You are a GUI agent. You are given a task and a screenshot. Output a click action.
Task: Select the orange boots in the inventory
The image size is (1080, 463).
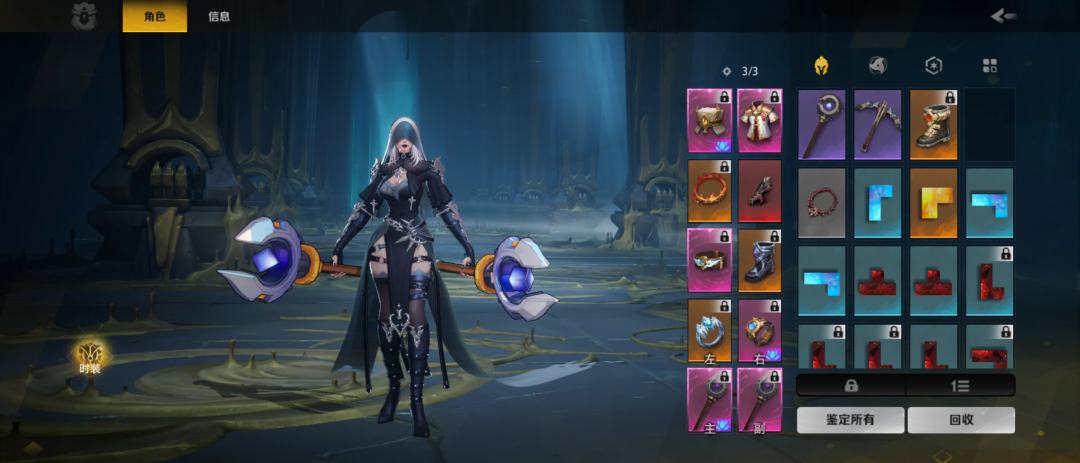point(933,124)
